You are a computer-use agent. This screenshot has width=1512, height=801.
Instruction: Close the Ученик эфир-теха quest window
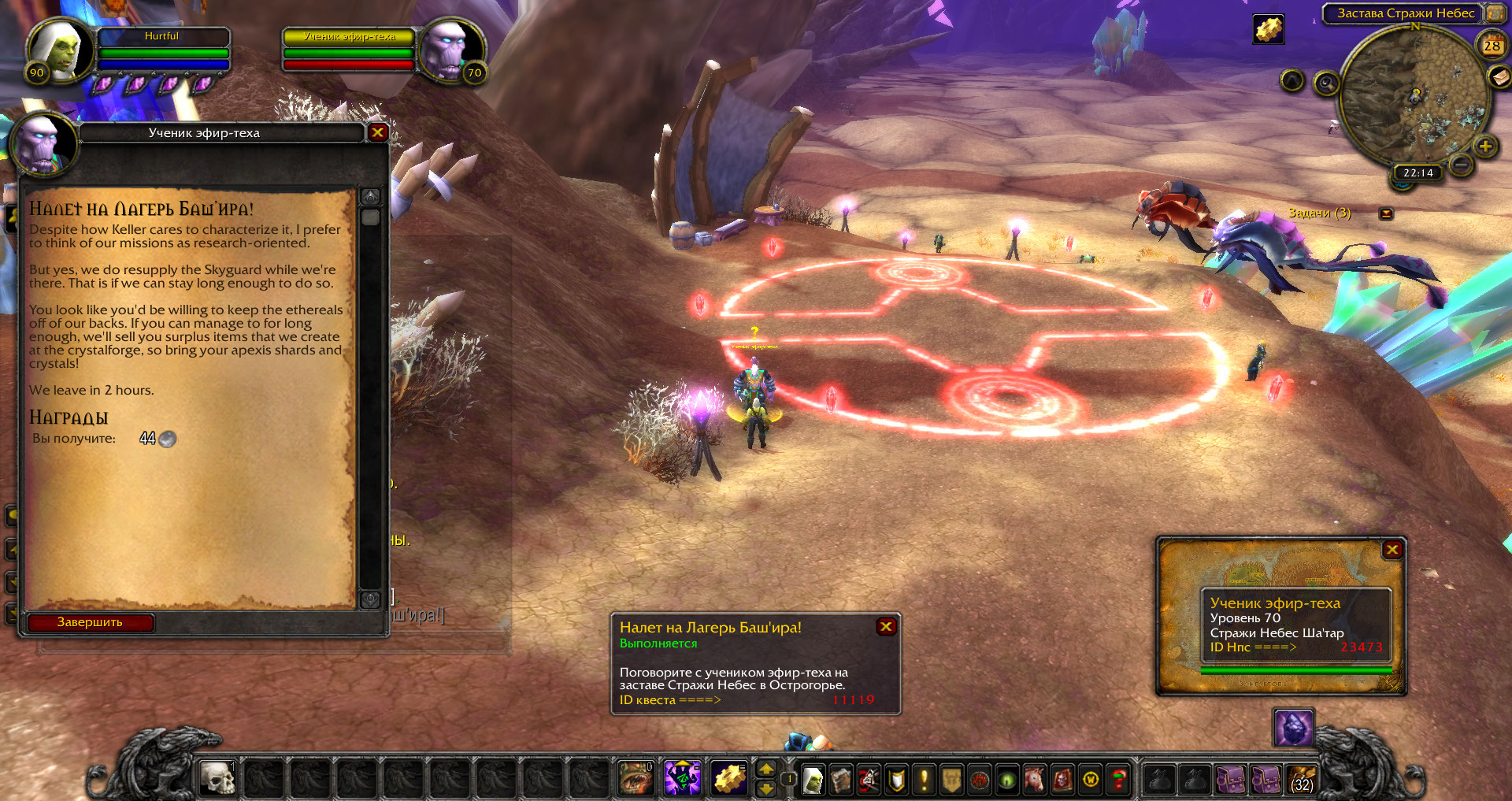point(377,132)
